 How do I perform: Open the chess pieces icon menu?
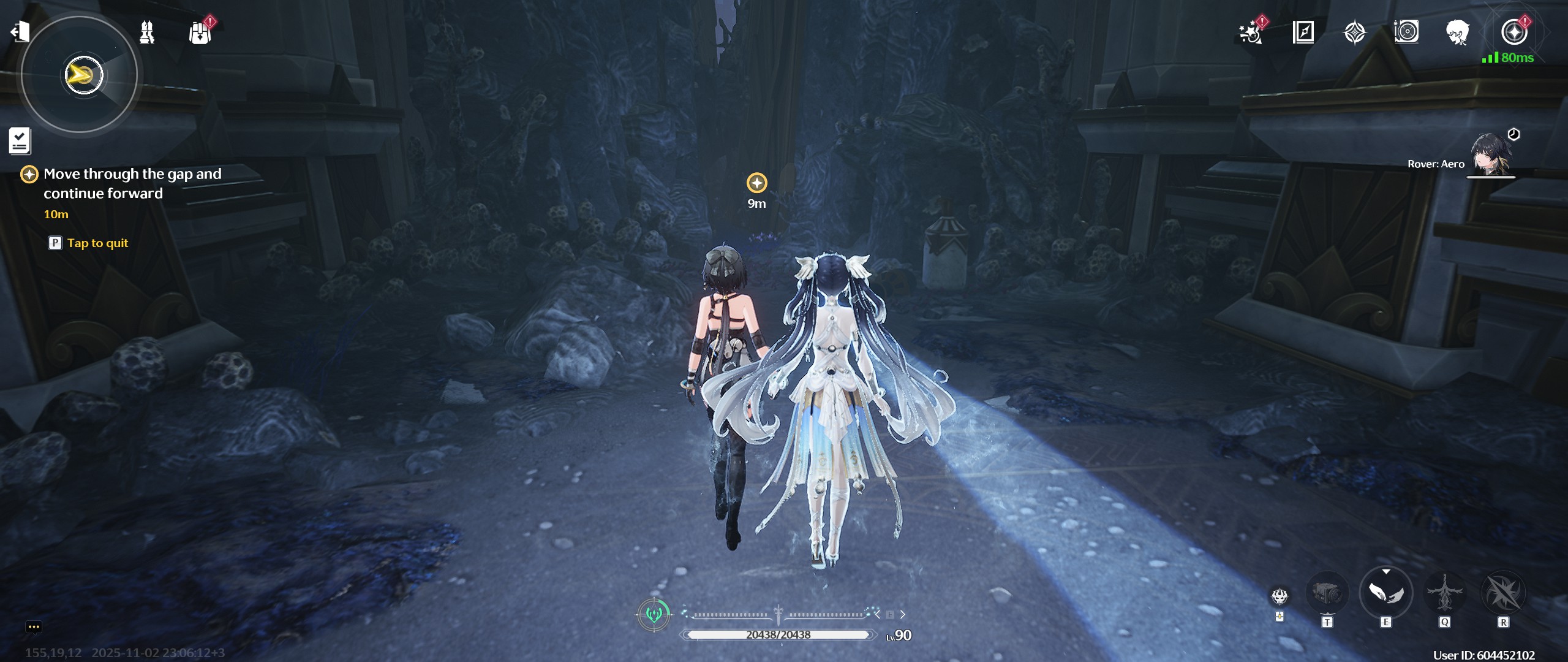pyautogui.click(x=147, y=32)
